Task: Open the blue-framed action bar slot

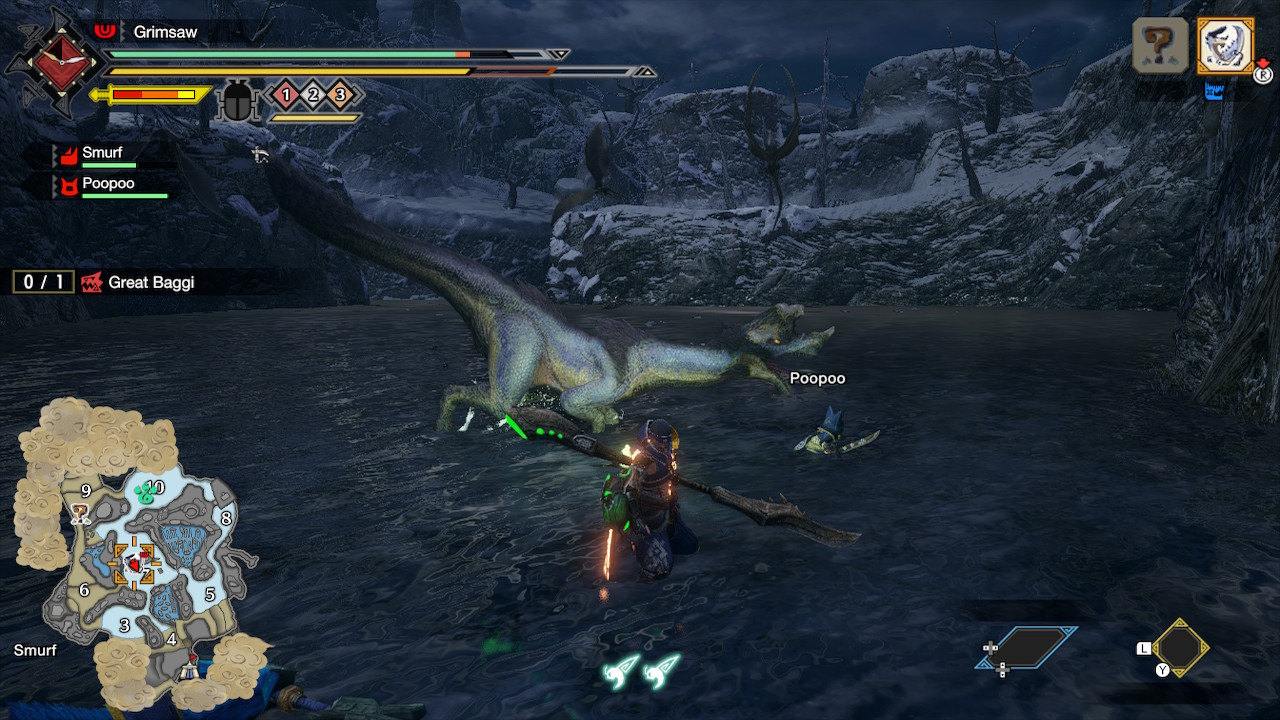Action: pyautogui.click(x=1027, y=648)
